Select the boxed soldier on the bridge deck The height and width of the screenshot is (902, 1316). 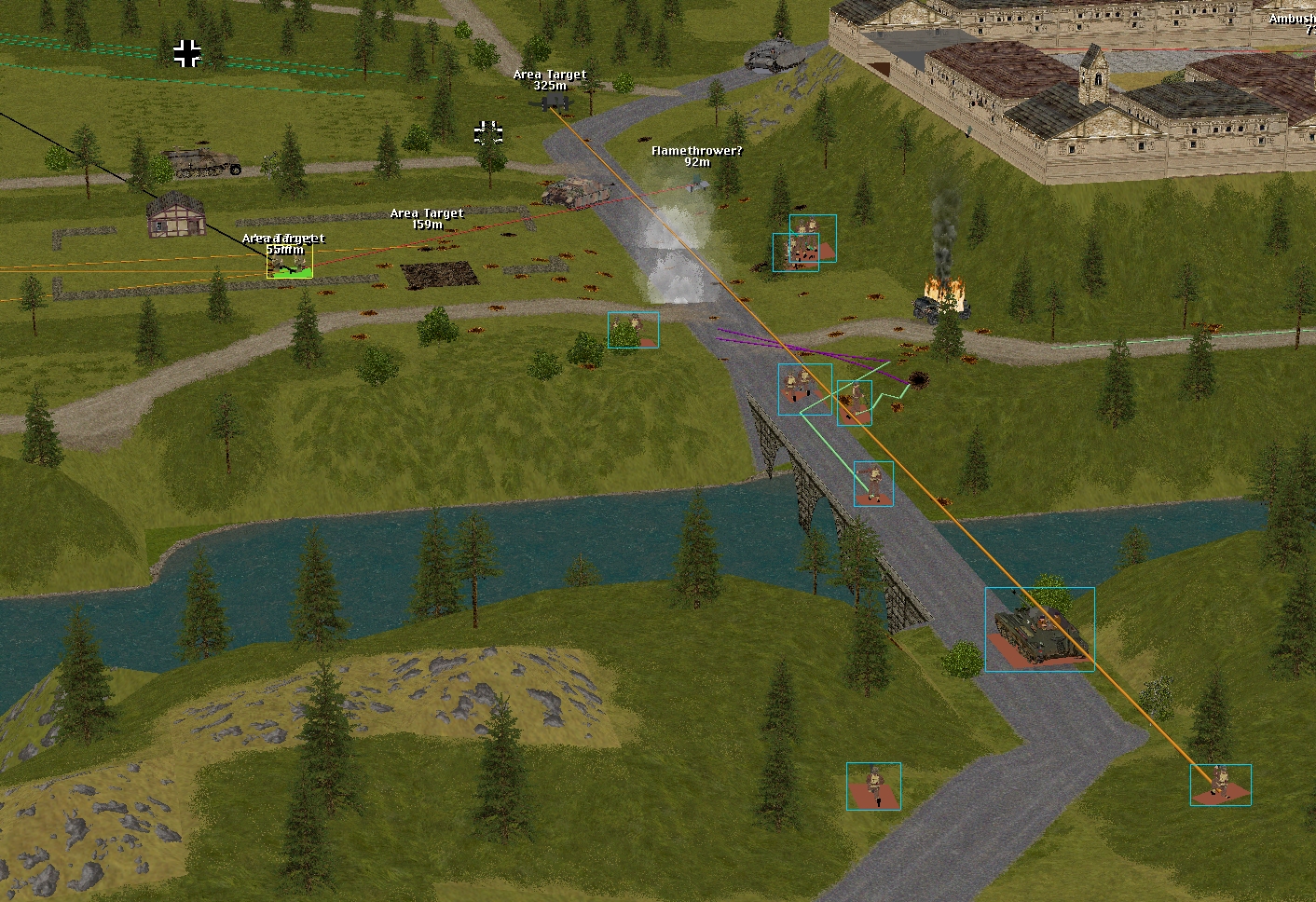tap(873, 484)
